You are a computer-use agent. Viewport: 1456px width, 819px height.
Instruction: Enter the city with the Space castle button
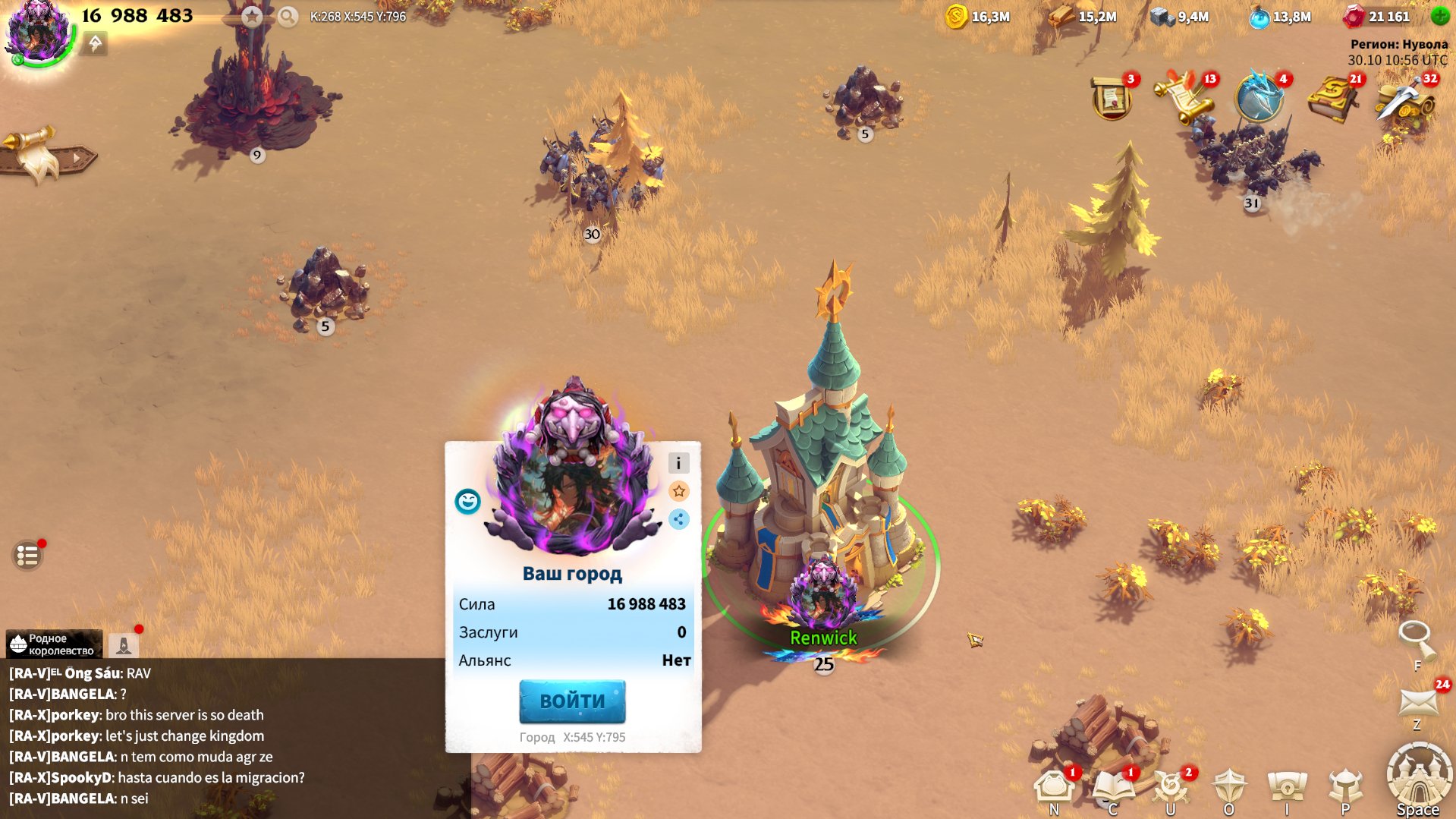[1418, 778]
